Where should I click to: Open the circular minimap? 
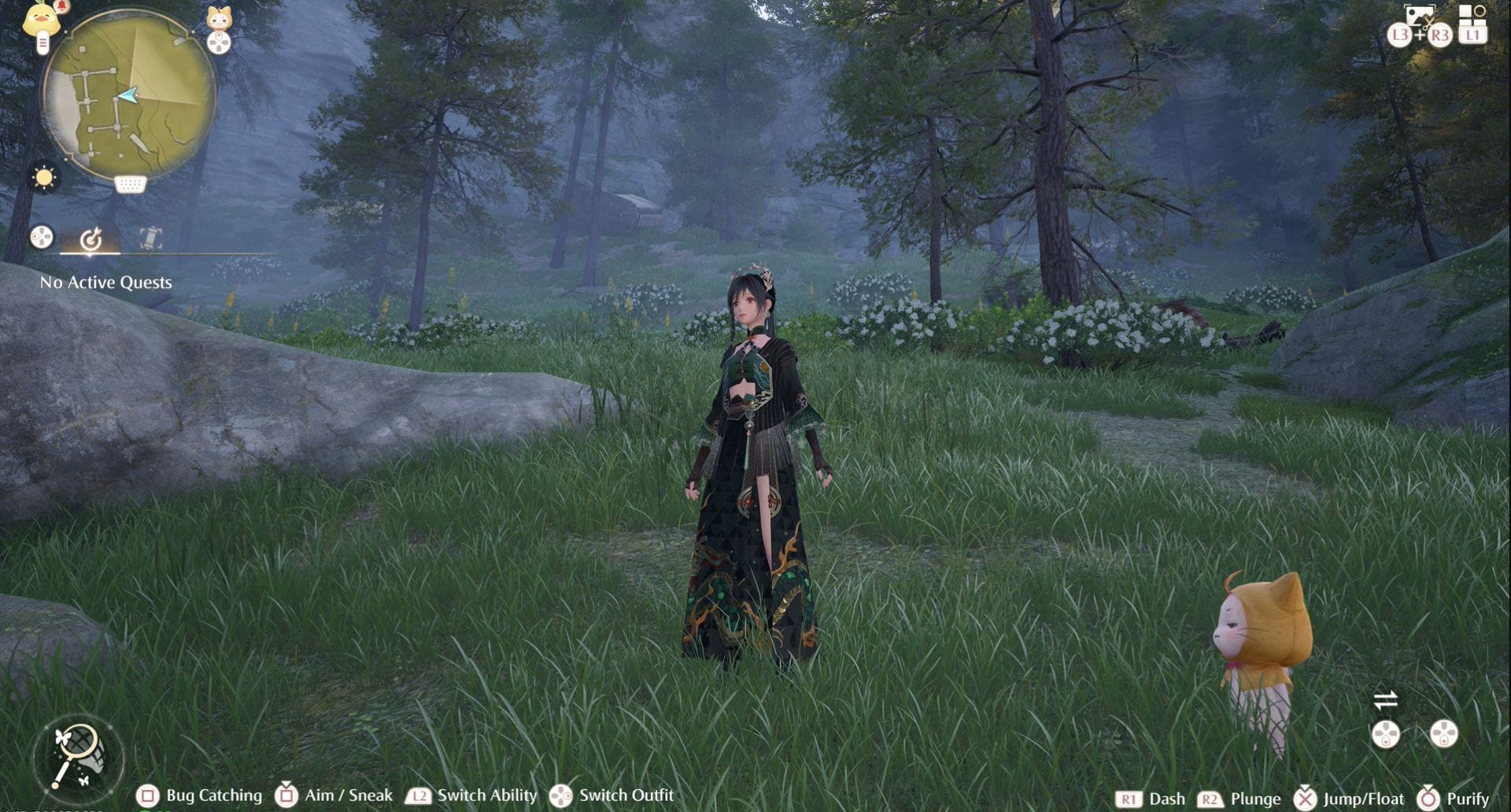[129, 95]
